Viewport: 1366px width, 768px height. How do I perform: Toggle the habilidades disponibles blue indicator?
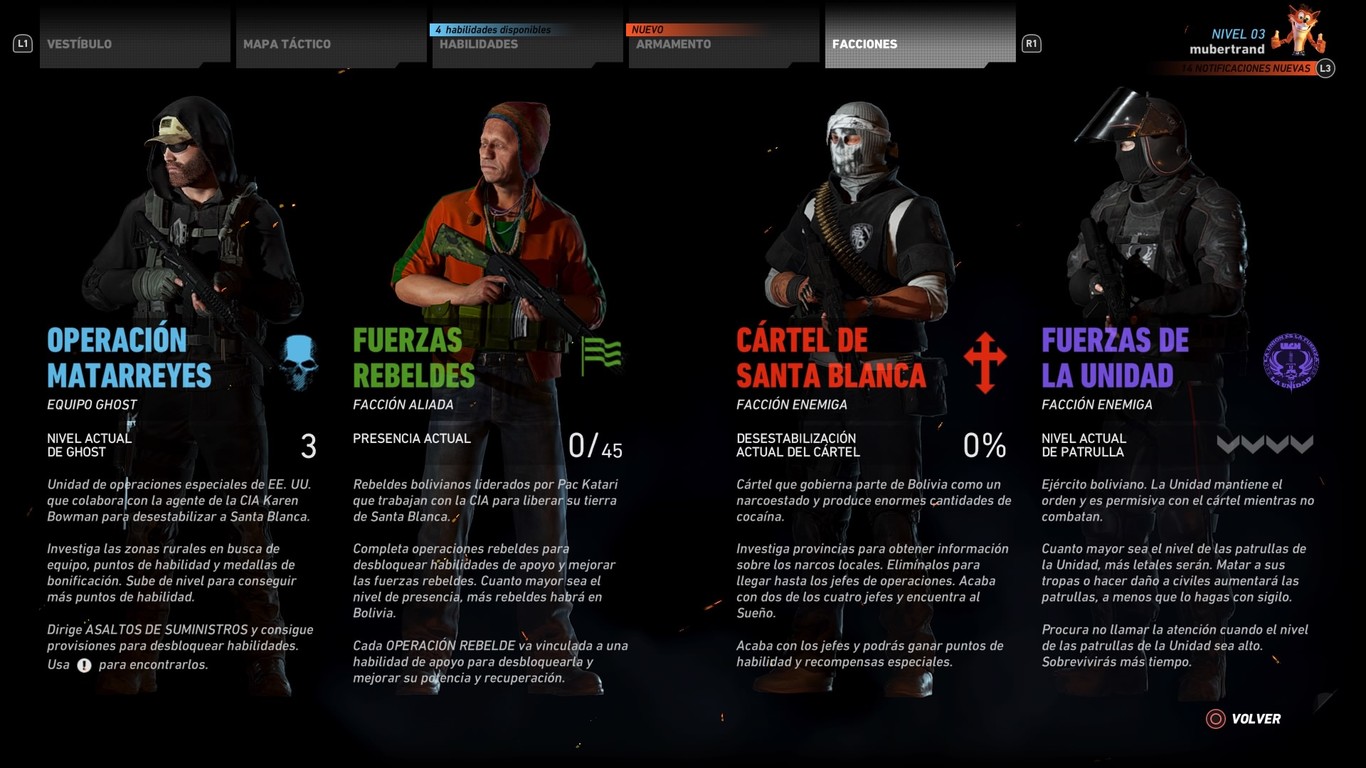tap(490, 29)
